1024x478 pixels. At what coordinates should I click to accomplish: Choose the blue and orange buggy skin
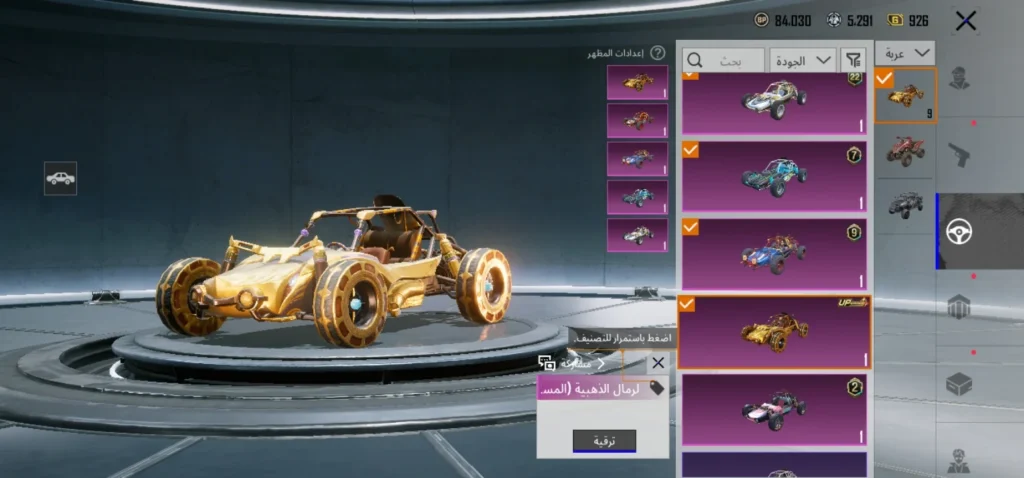774,254
